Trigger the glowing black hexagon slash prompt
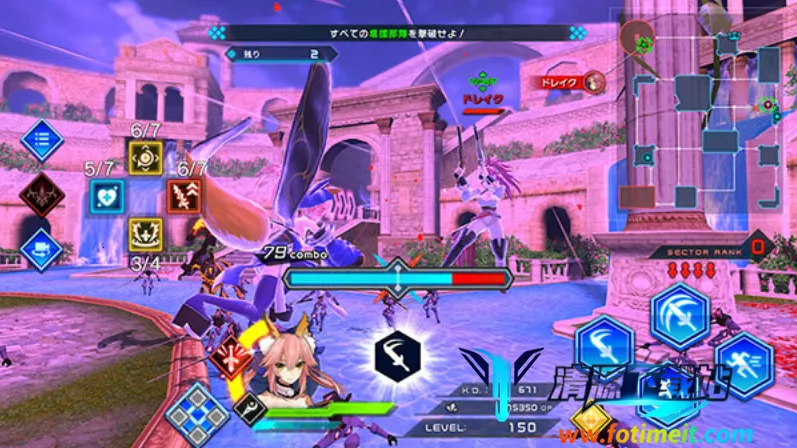797x448 pixels. pos(398,354)
